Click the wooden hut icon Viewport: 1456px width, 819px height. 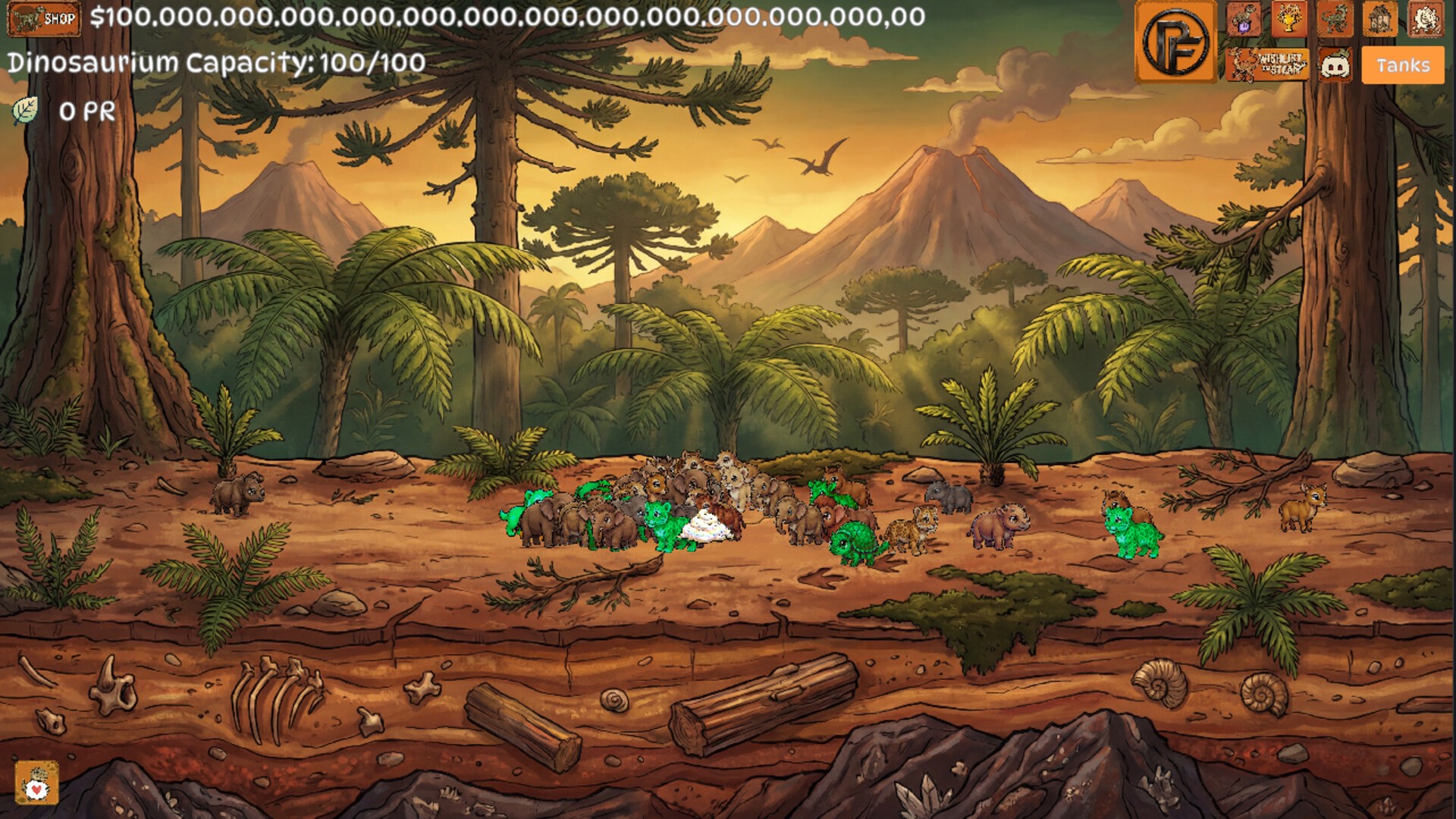pyautogui.click(x=1380, y=19)
